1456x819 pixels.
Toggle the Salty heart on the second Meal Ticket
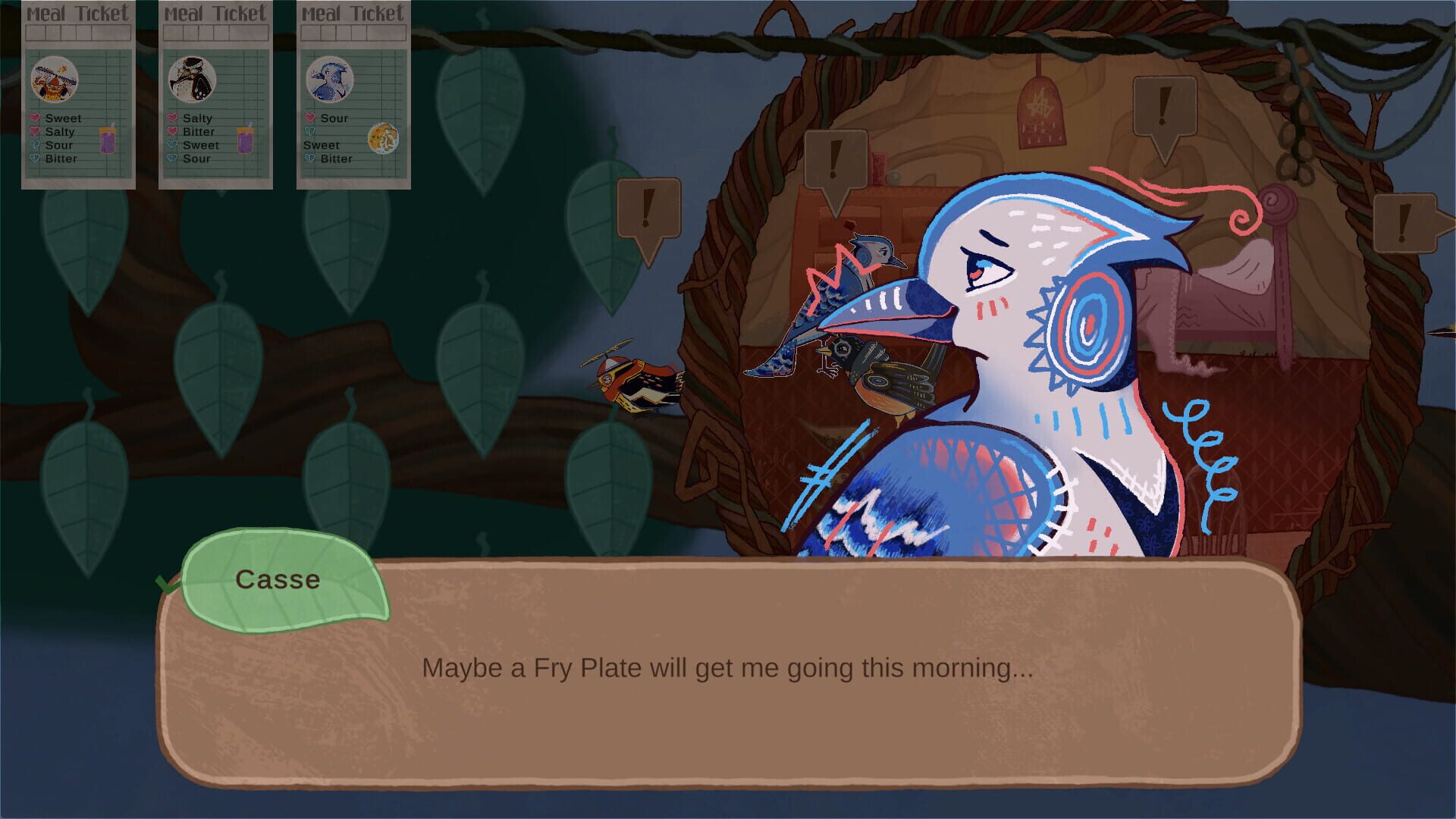tap(171, 118)
